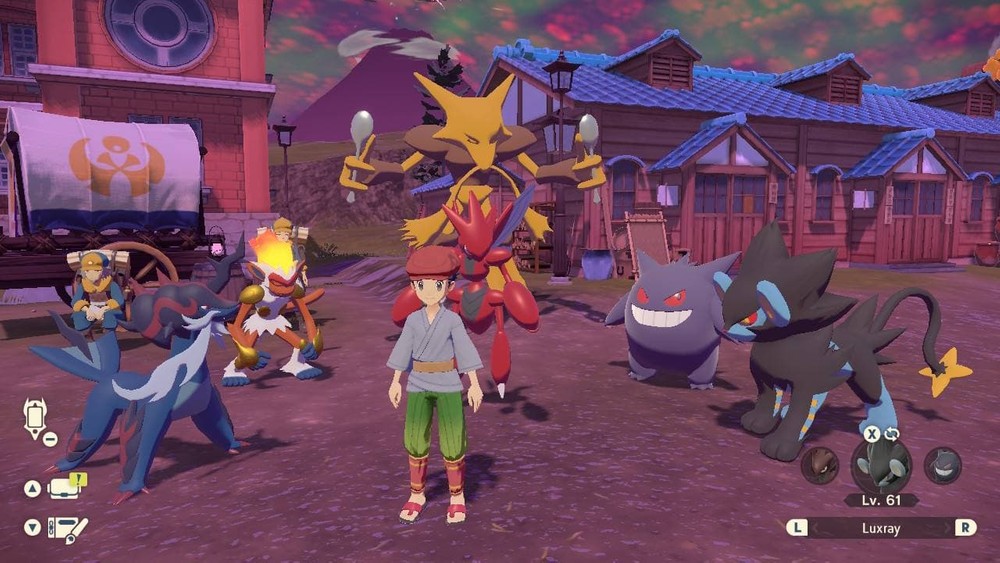This screenshot has height=563, width=1000.
Task: Click the Luxray name selector bar
Action: pyautogui.click(x=881, y=527)
